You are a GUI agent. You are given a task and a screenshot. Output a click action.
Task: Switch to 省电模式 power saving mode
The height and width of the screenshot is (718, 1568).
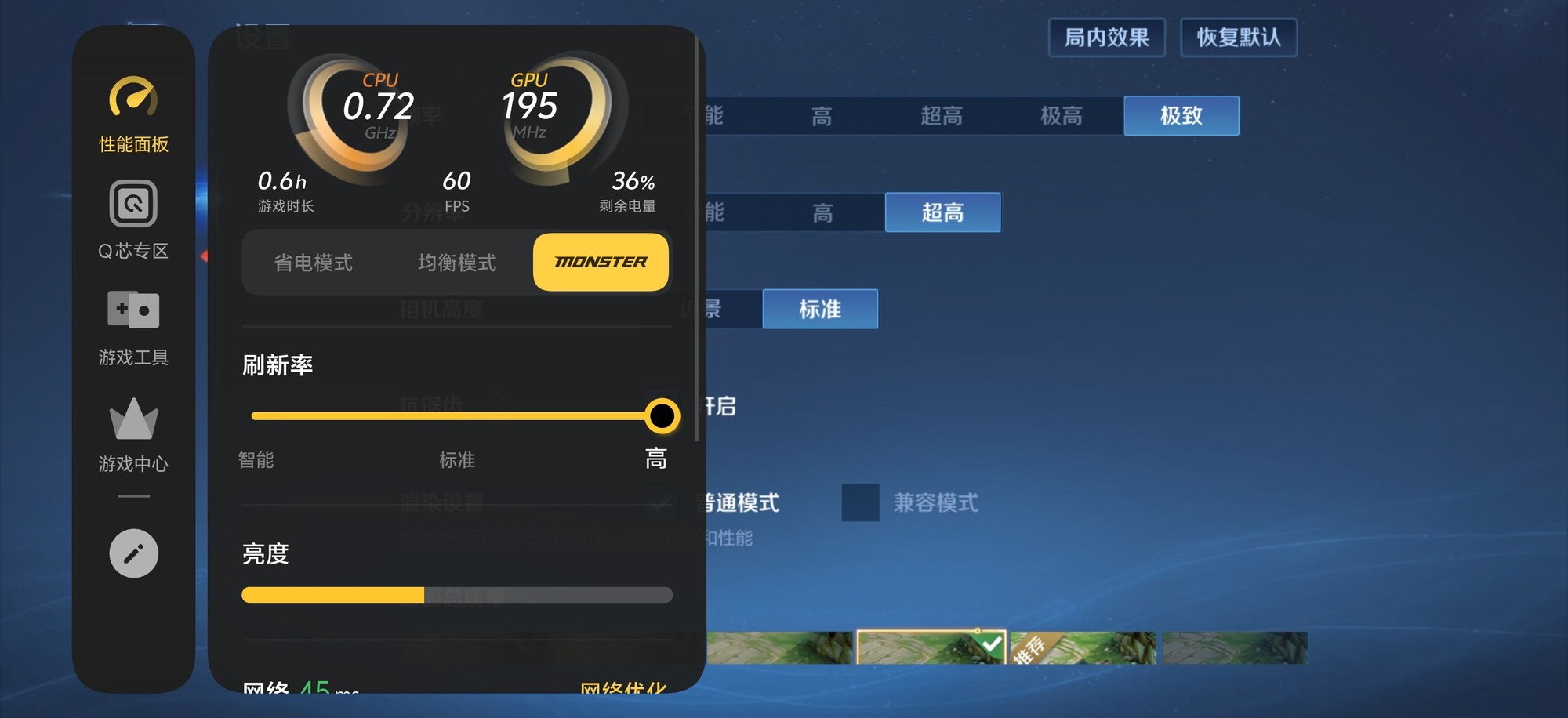[314, 263]
